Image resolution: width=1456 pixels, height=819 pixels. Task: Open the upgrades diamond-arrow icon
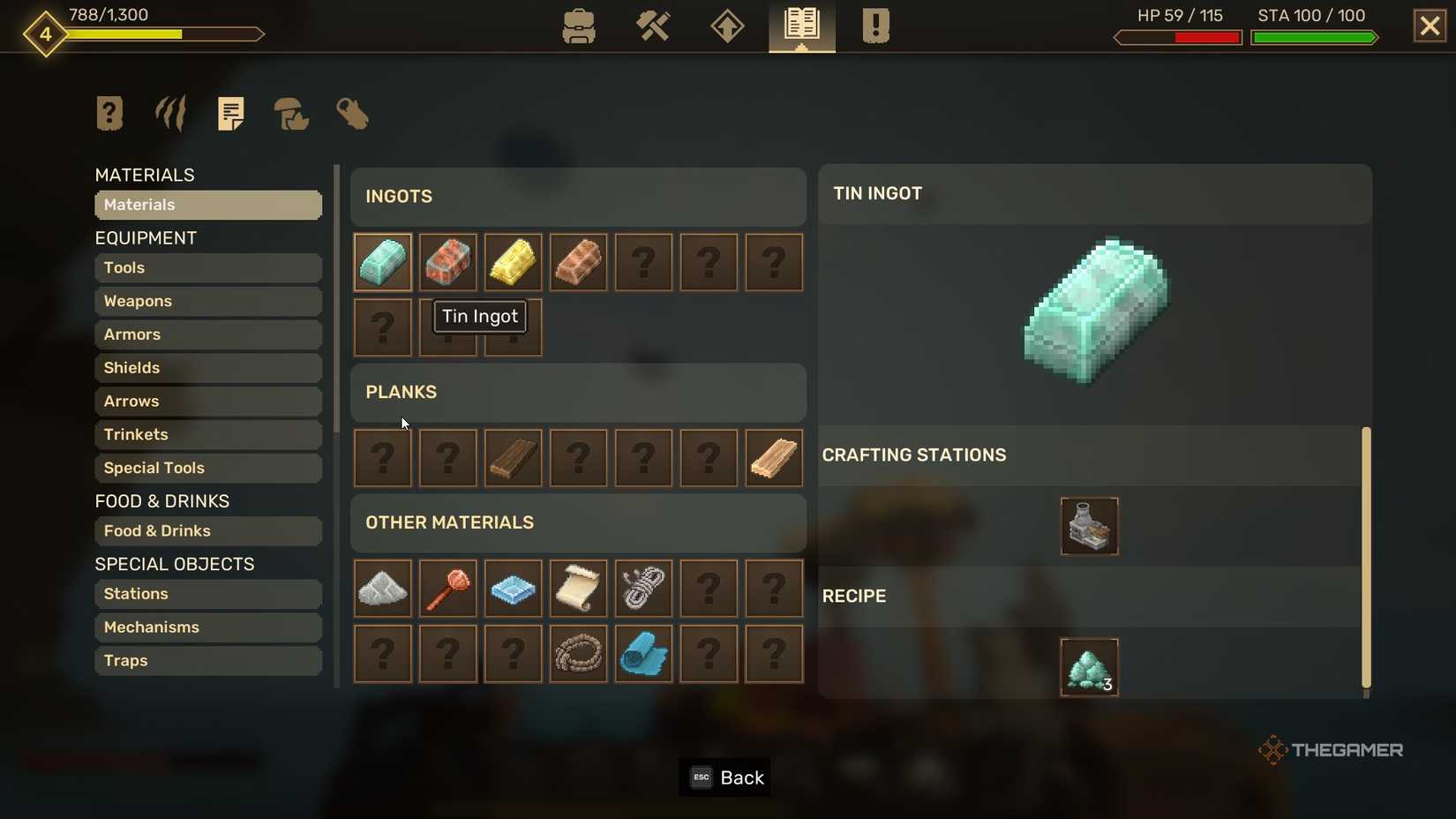tap(726, 26)
